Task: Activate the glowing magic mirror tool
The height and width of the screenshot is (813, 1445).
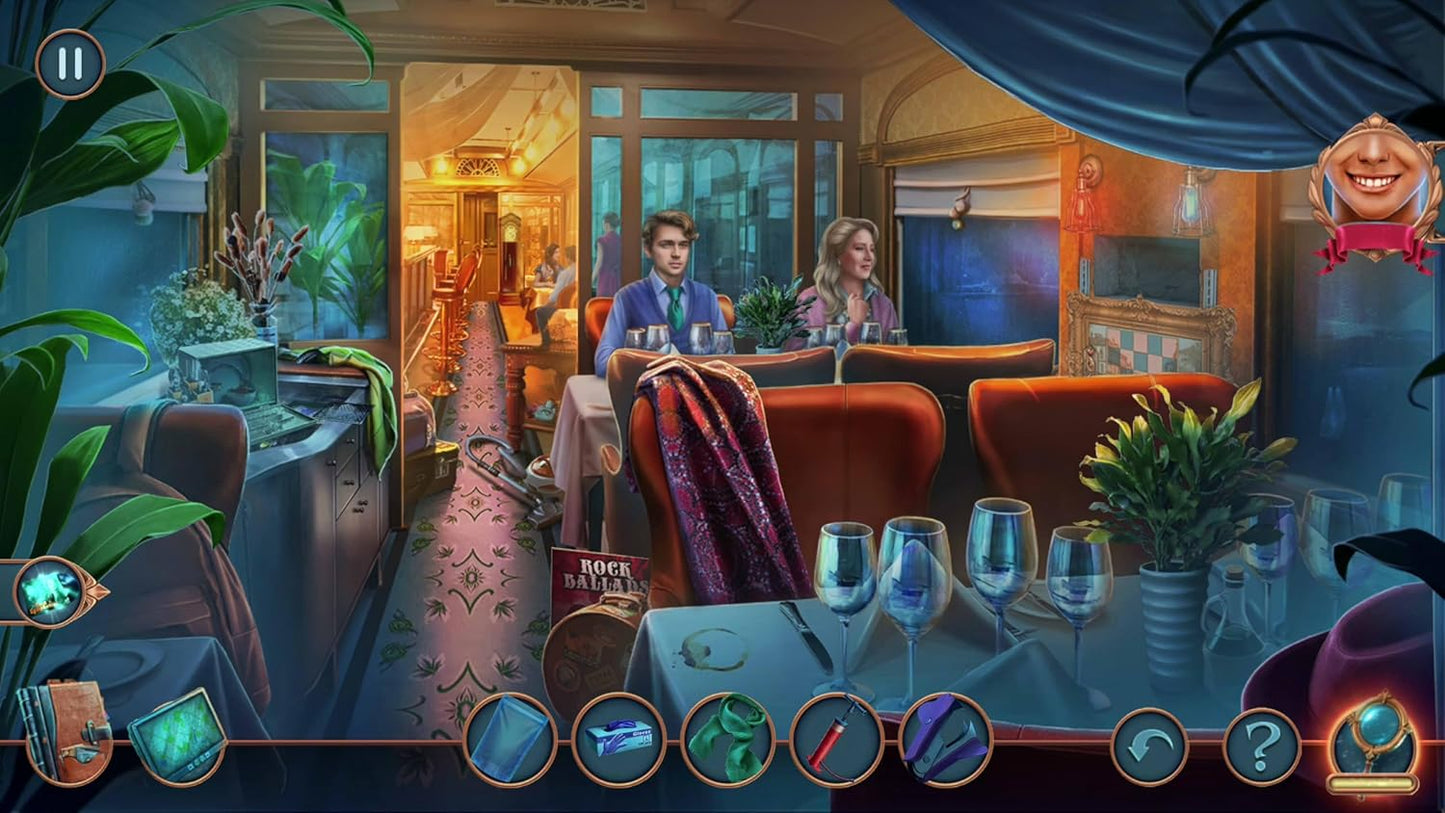Action: coord(1373,740)
